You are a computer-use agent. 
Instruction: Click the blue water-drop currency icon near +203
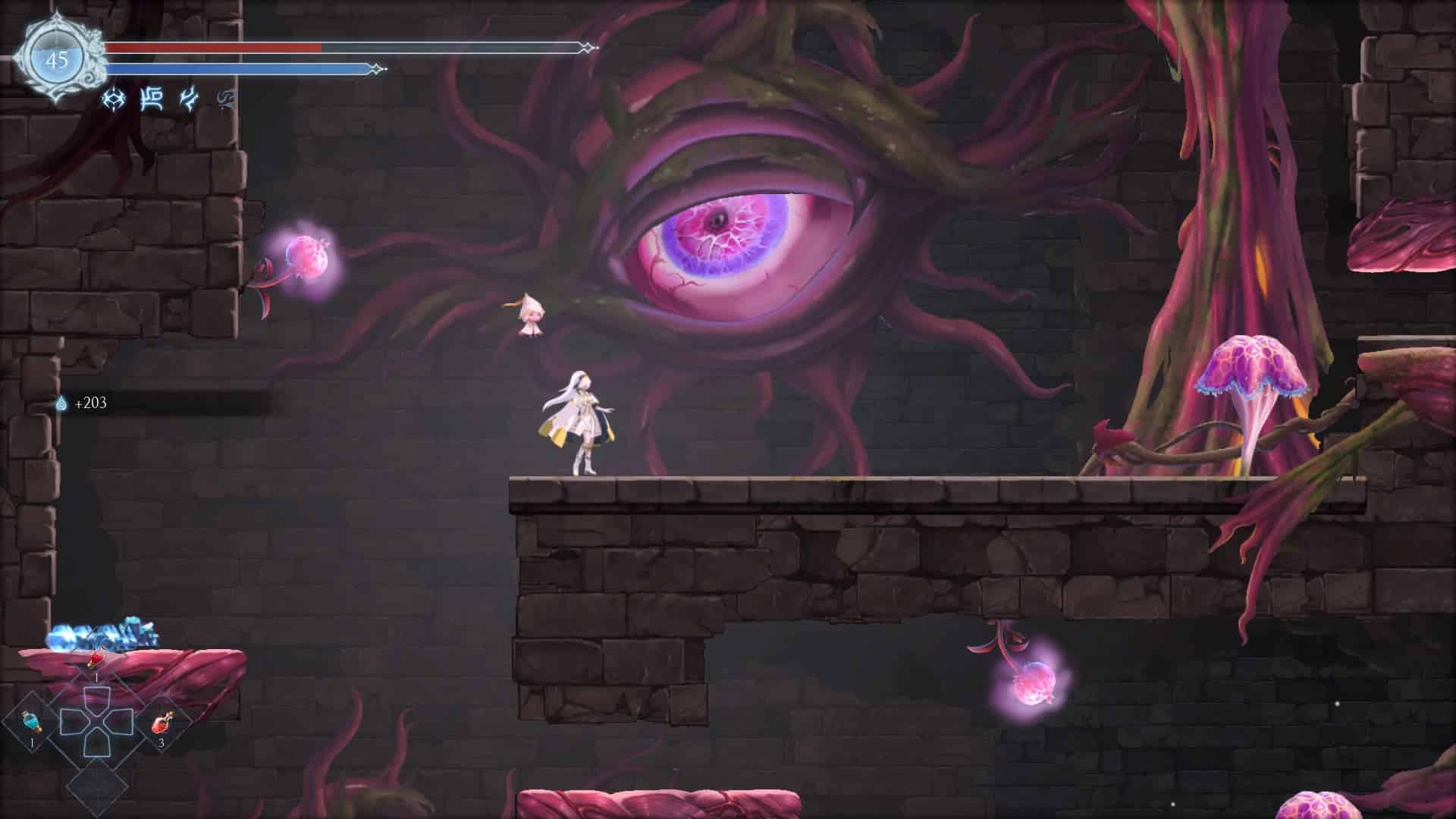pos(63,405)
